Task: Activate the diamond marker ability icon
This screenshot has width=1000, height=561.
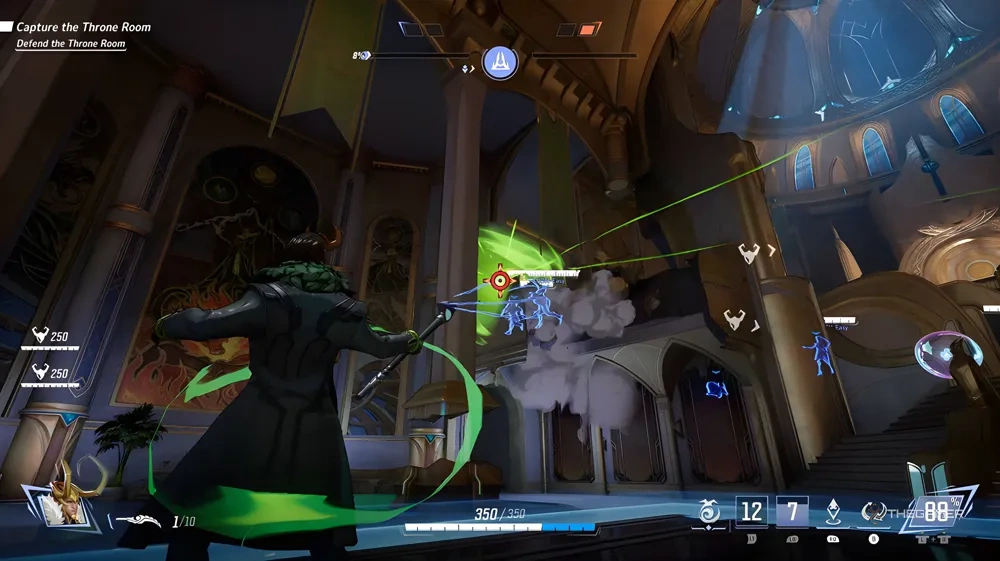Action: coord(832,512)
